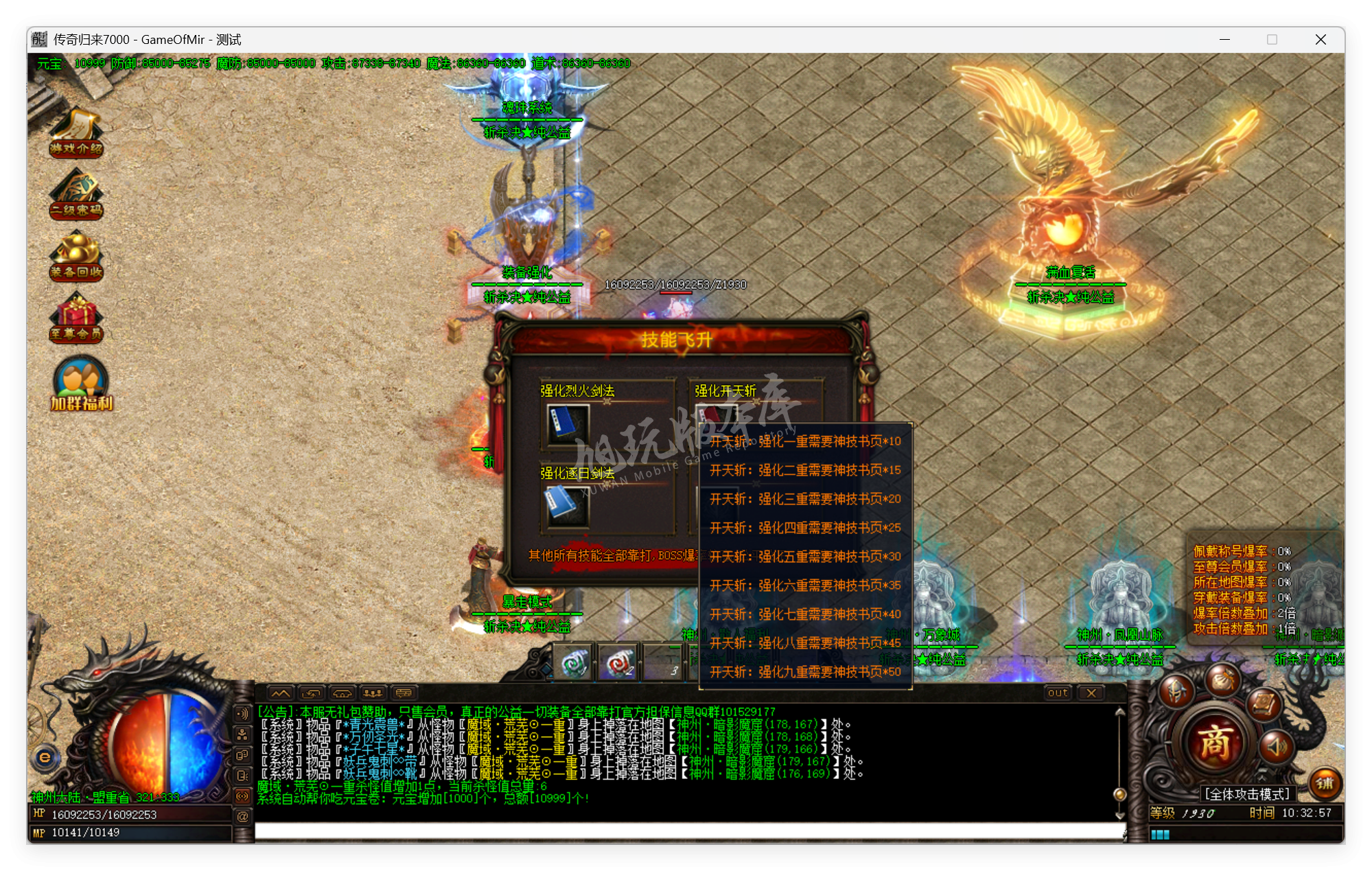Collapse the chat panel with the out button
The width and height of the screenshot is (1372, 871).
pos(1057,693)
